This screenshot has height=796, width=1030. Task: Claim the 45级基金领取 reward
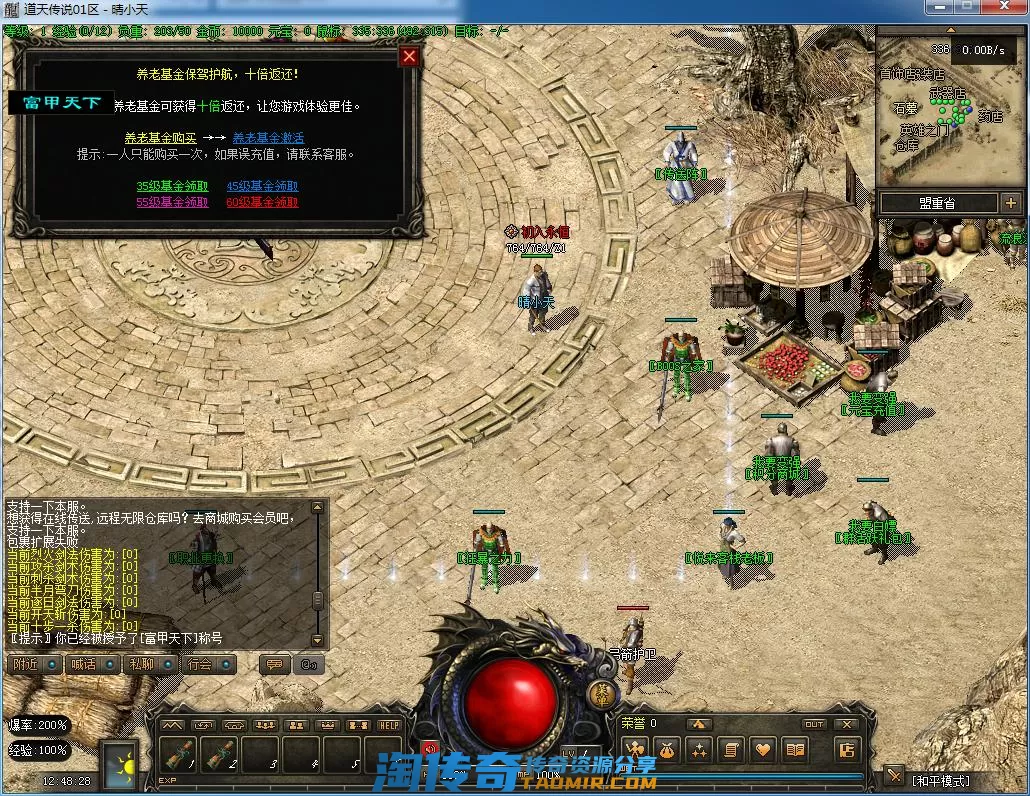tap(262, 186)
